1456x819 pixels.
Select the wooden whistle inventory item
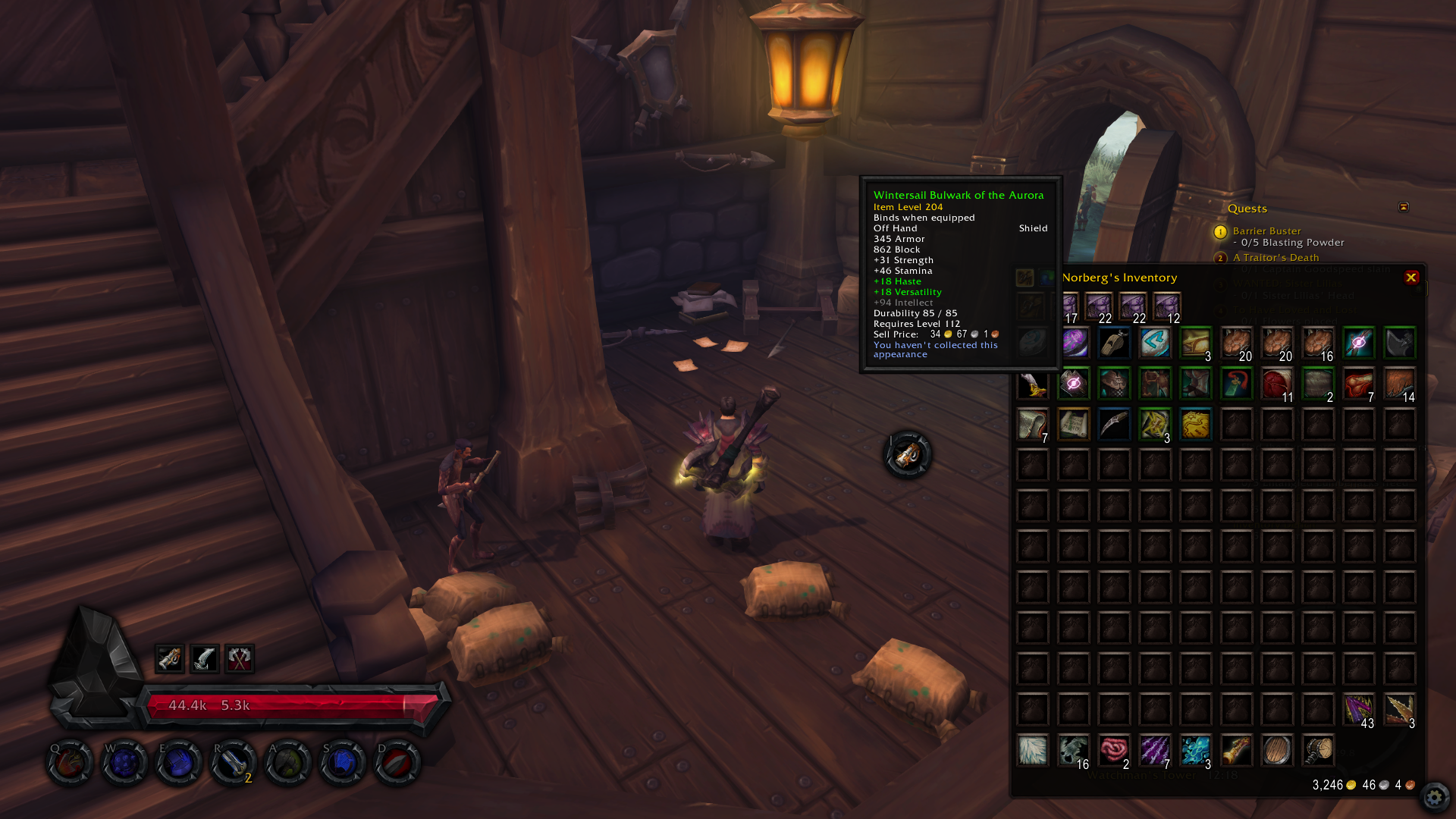1114,343
